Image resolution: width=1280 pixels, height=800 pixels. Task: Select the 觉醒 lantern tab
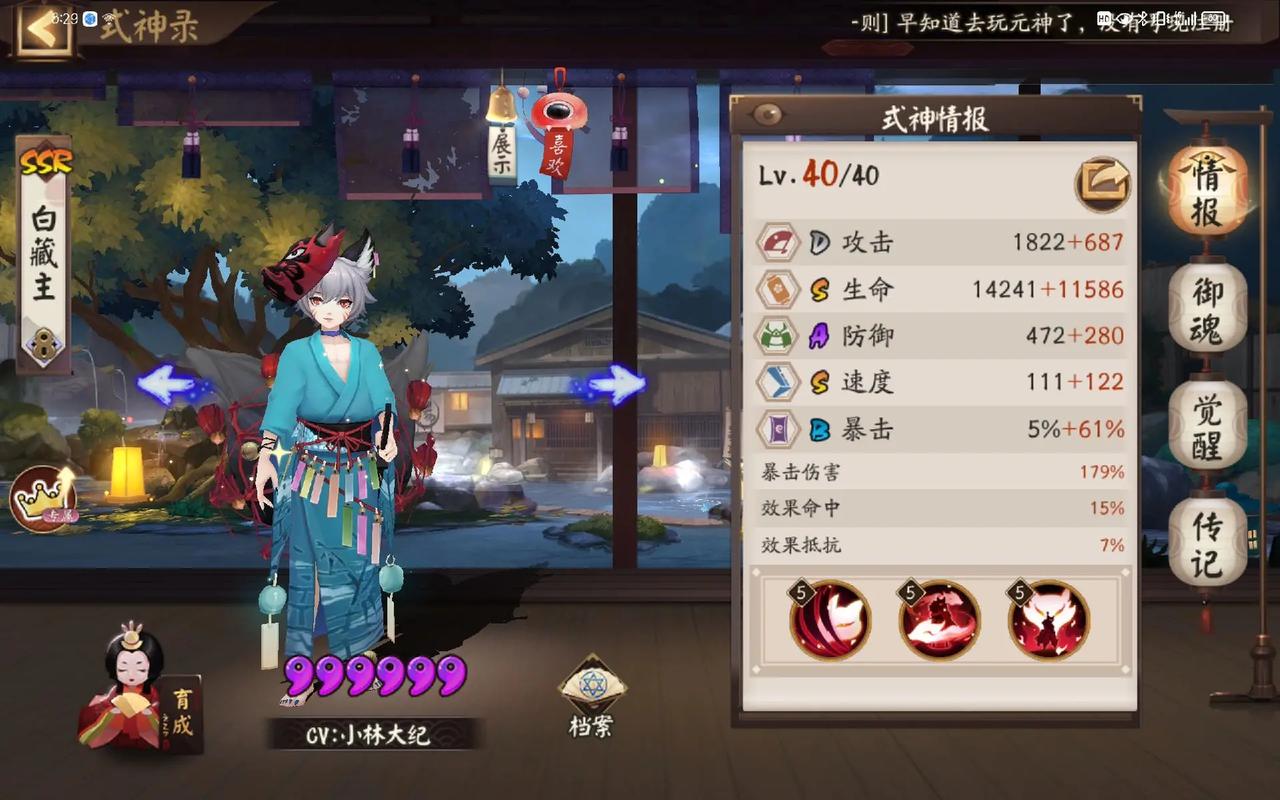point(1207,426)
